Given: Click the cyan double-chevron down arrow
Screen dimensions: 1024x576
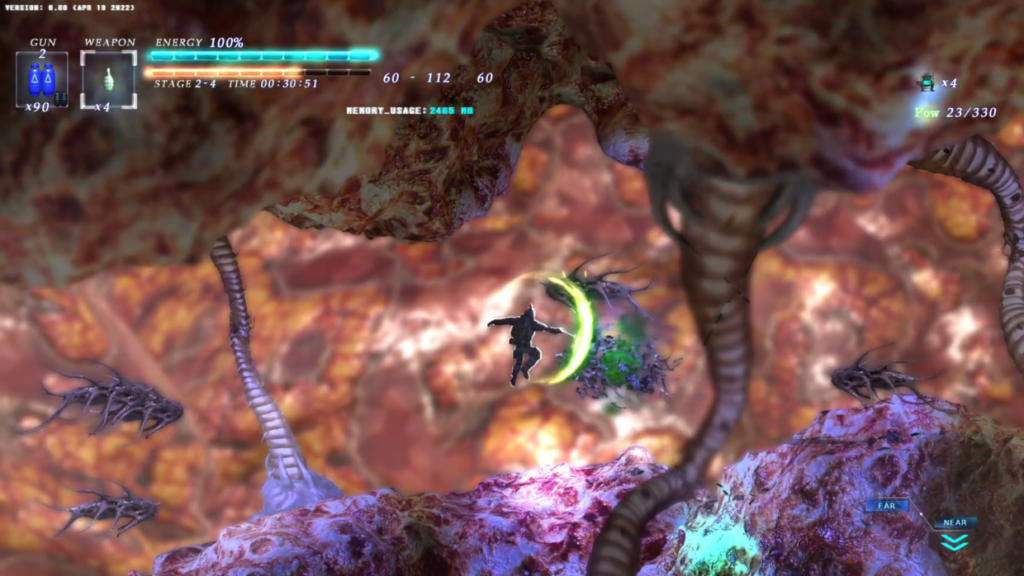Looking at the screenshot, I should click(x=955, y=542).
